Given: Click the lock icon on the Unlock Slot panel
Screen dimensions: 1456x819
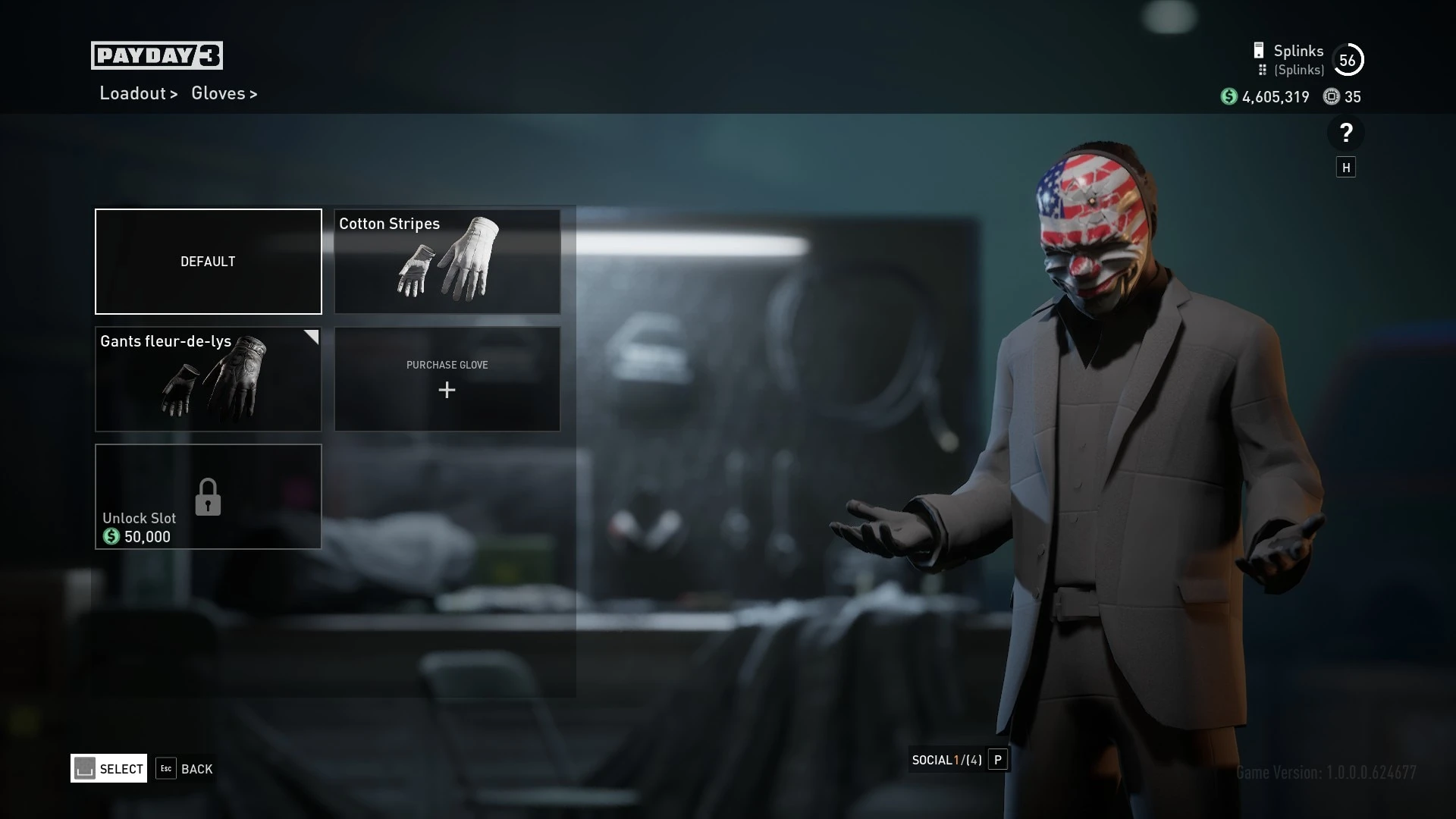Looking at the screenshot, I should pos(208,497).
